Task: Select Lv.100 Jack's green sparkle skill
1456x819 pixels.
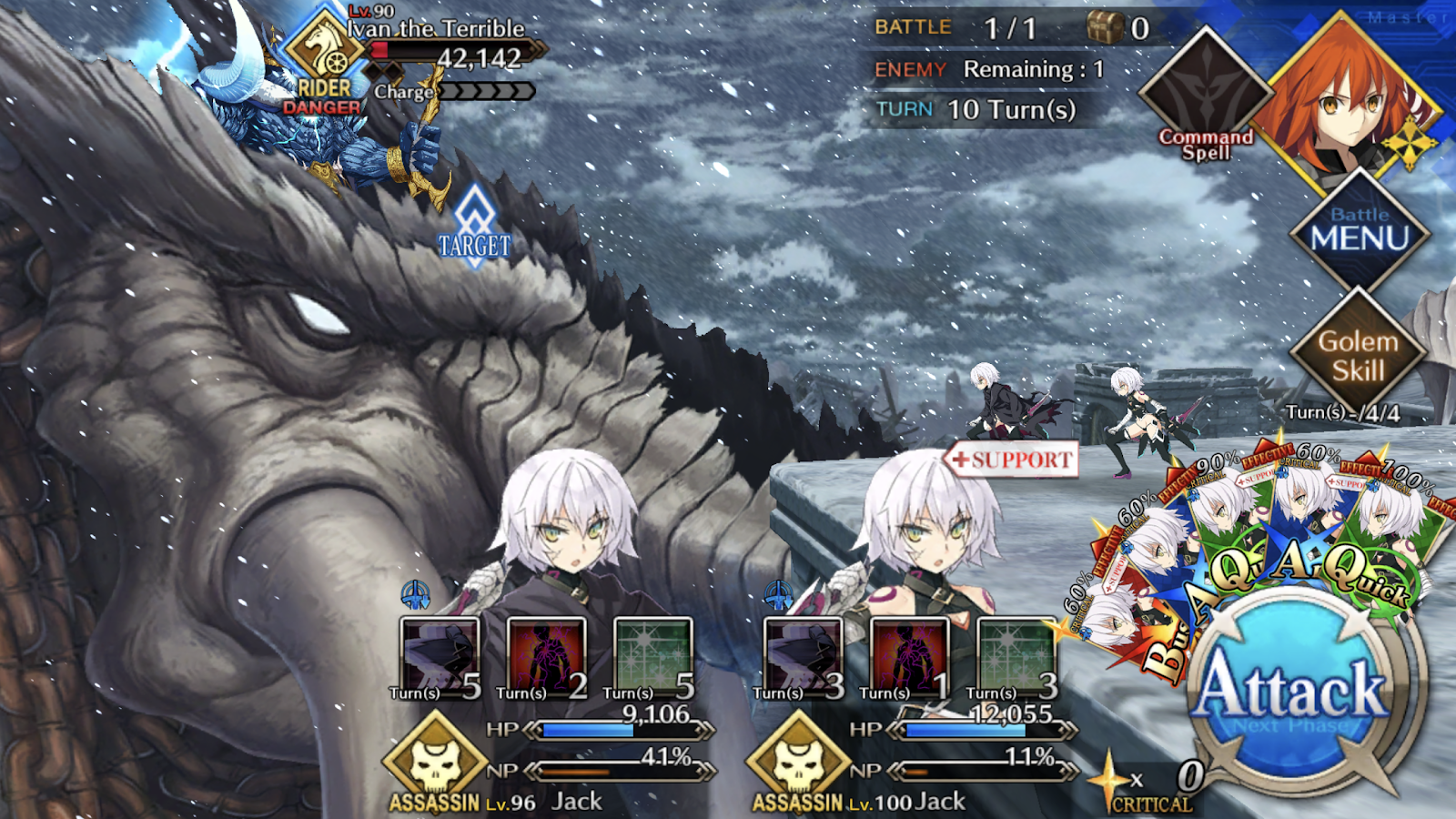Action: 1016,657
